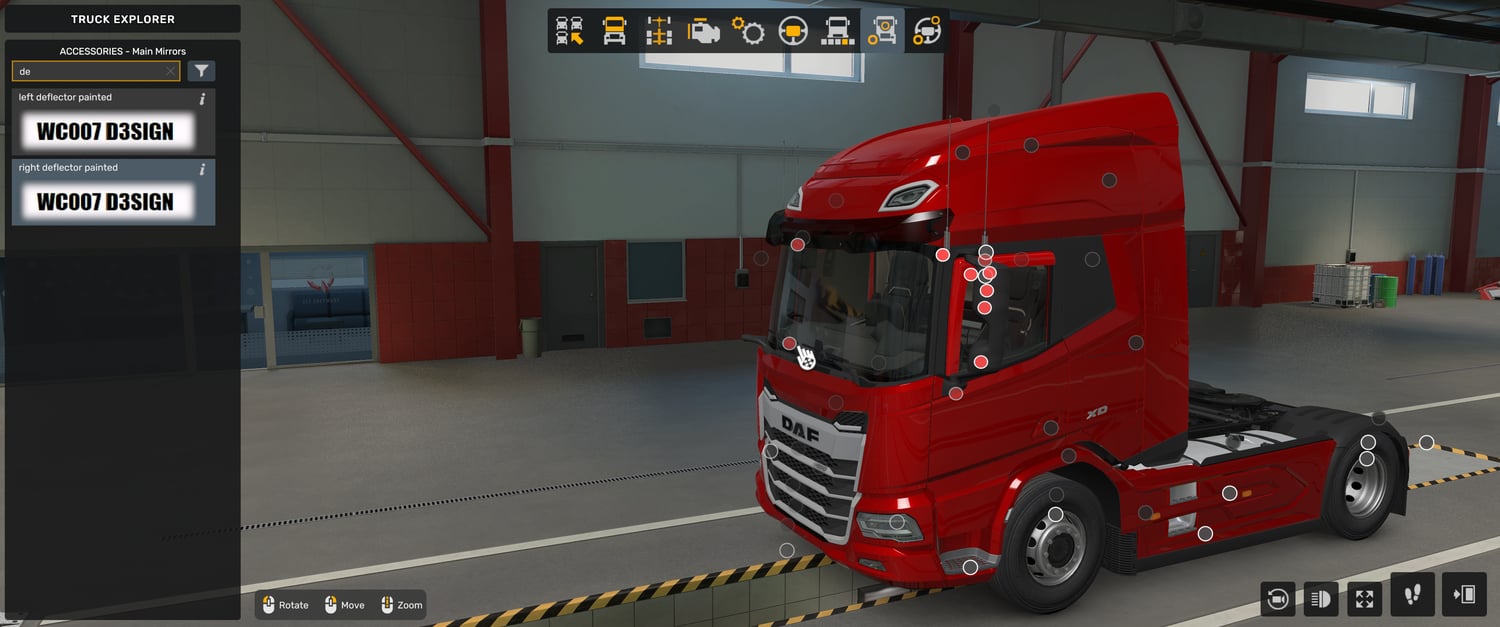Clear the accessory search field text
The image size is (1500, 627).
(x=170, y=72)
